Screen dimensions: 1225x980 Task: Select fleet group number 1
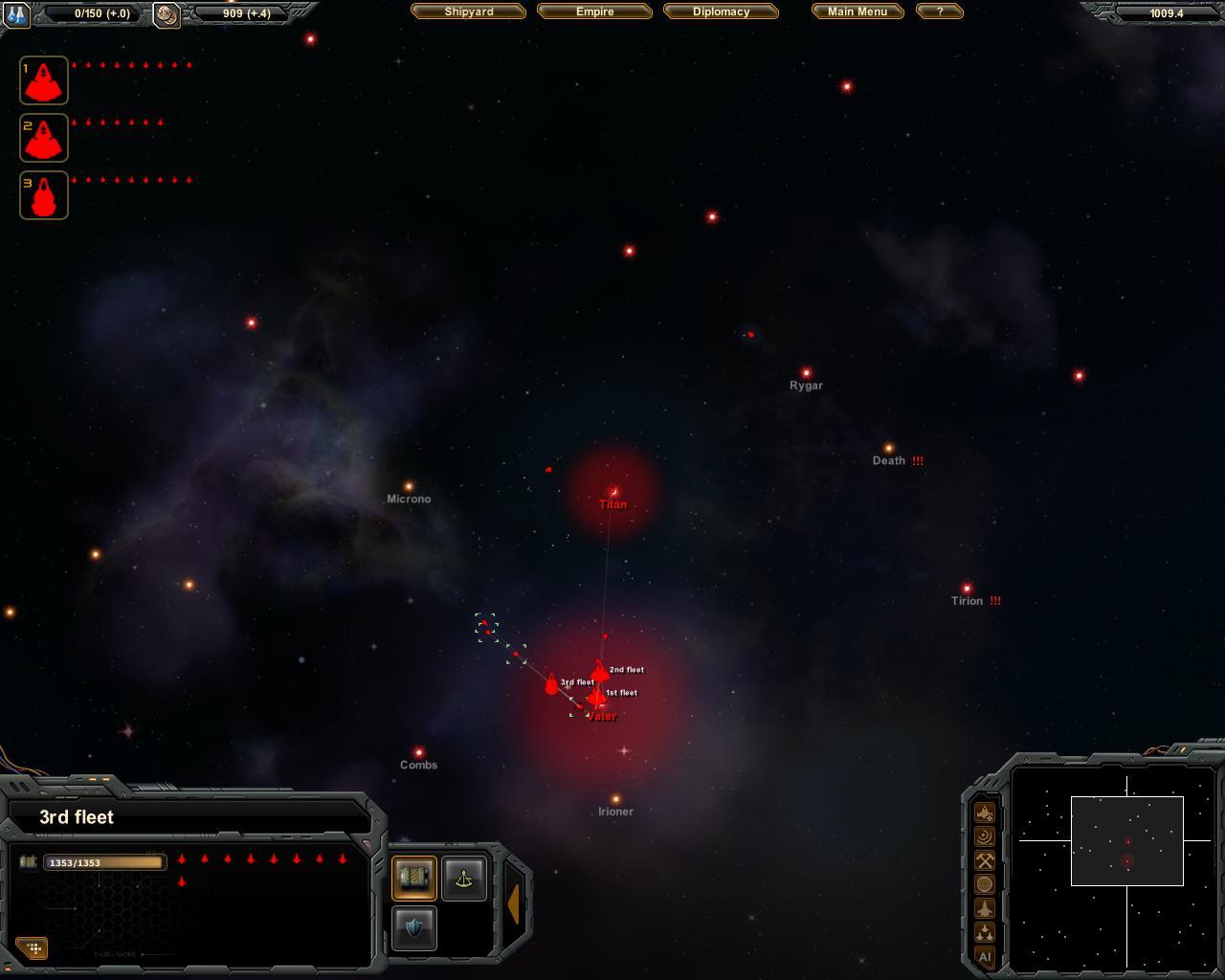(x=44, y=80)
